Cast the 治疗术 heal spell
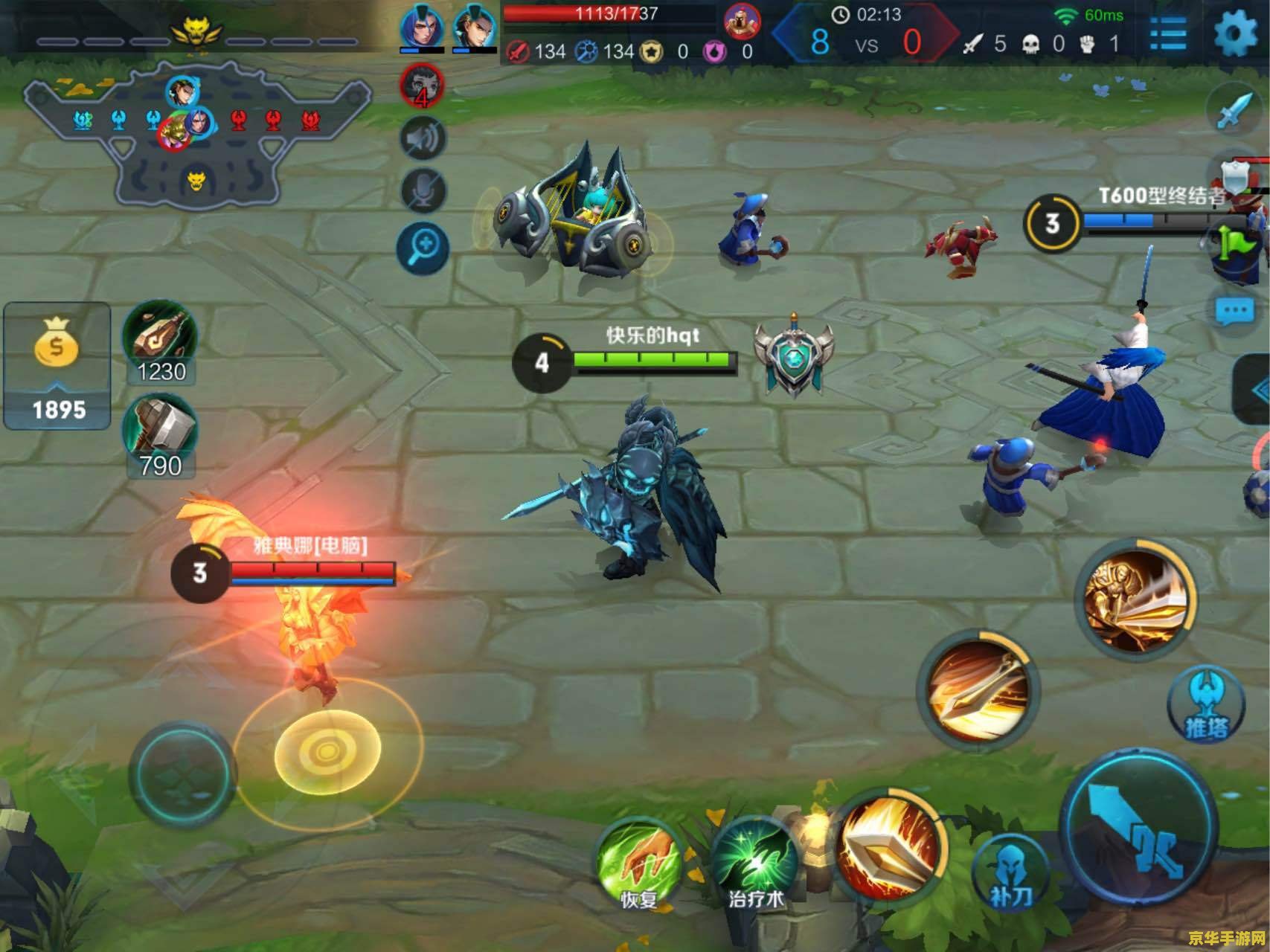This screenshot has width=1270, height=952. point(755,863)
